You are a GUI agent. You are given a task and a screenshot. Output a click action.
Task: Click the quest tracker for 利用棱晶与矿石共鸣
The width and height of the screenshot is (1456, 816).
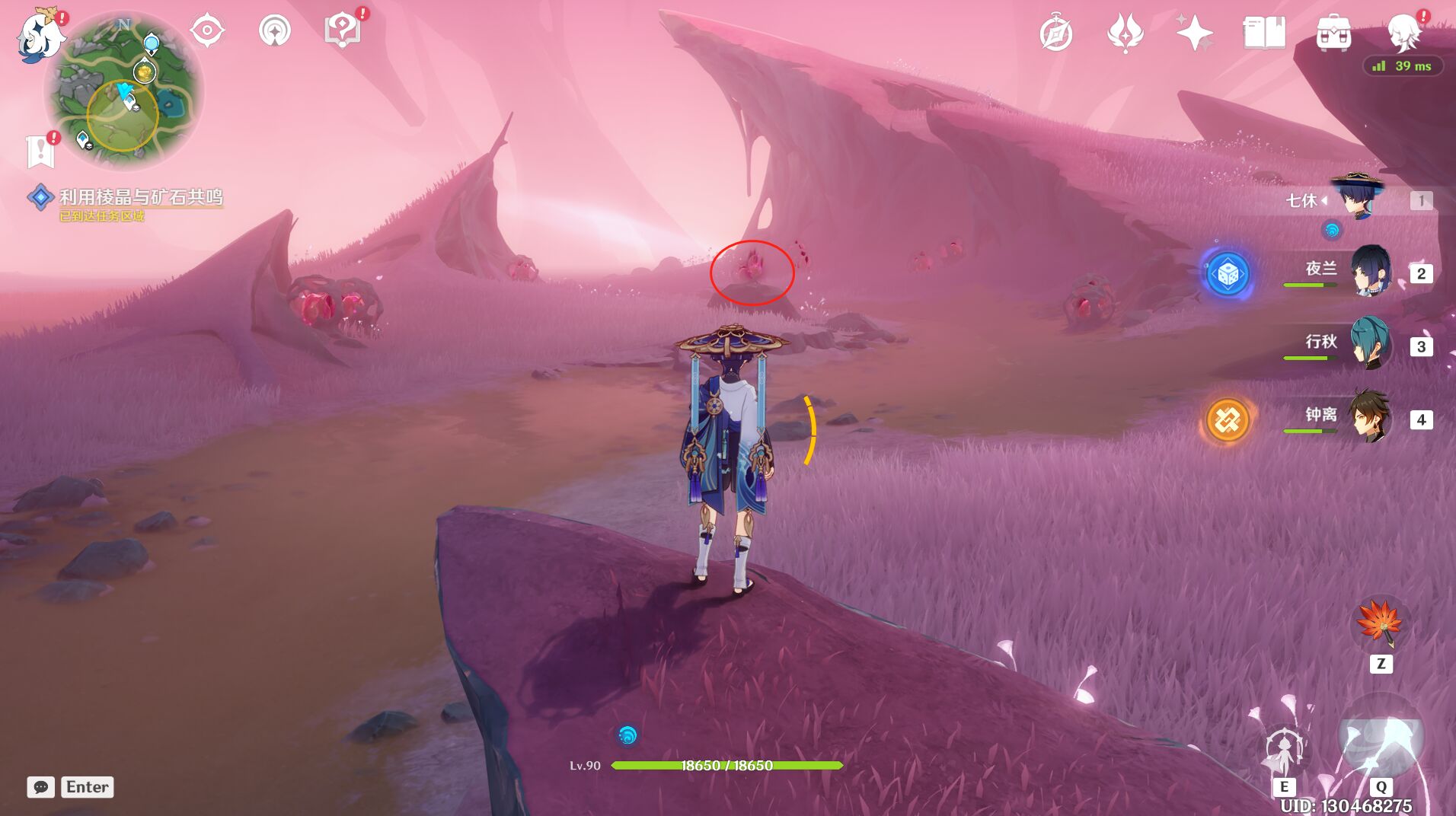click(x=140, y=198)
